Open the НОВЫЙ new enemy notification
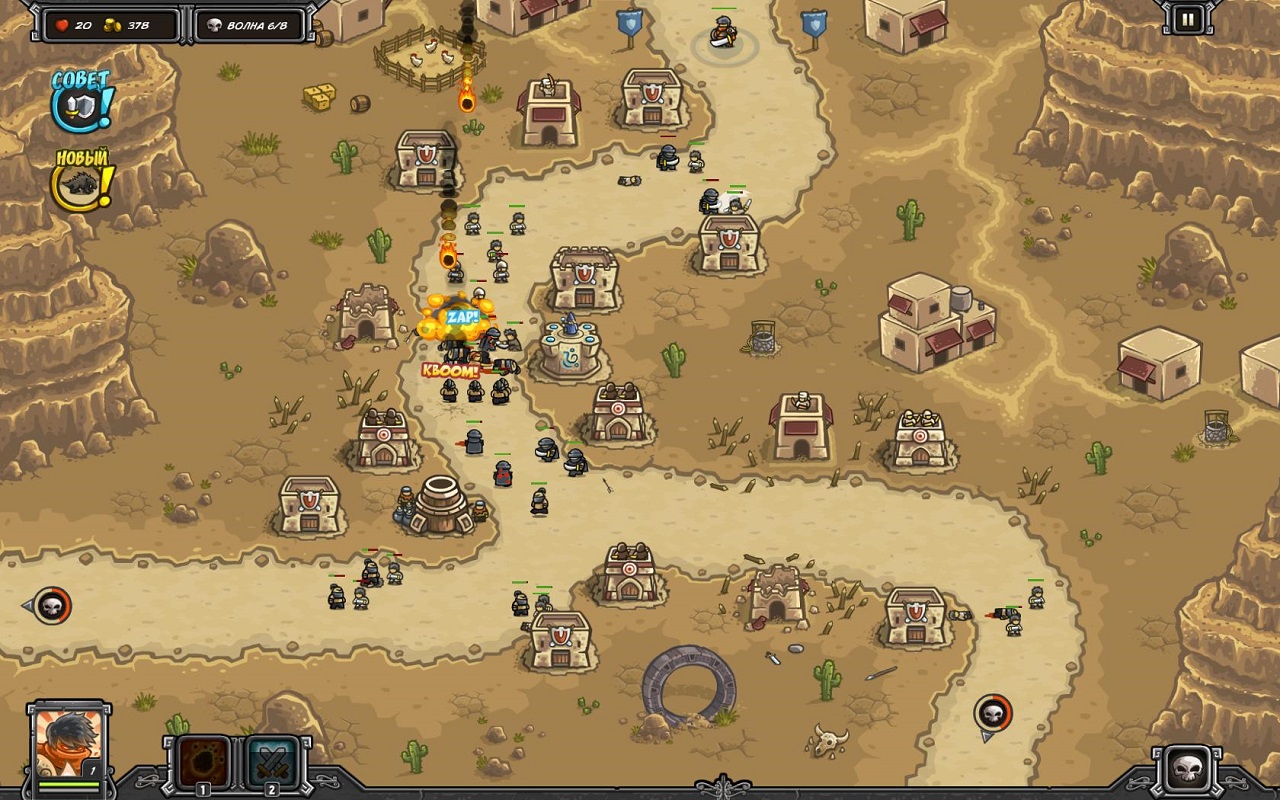 pyautogui.click(x=83, y=181)
